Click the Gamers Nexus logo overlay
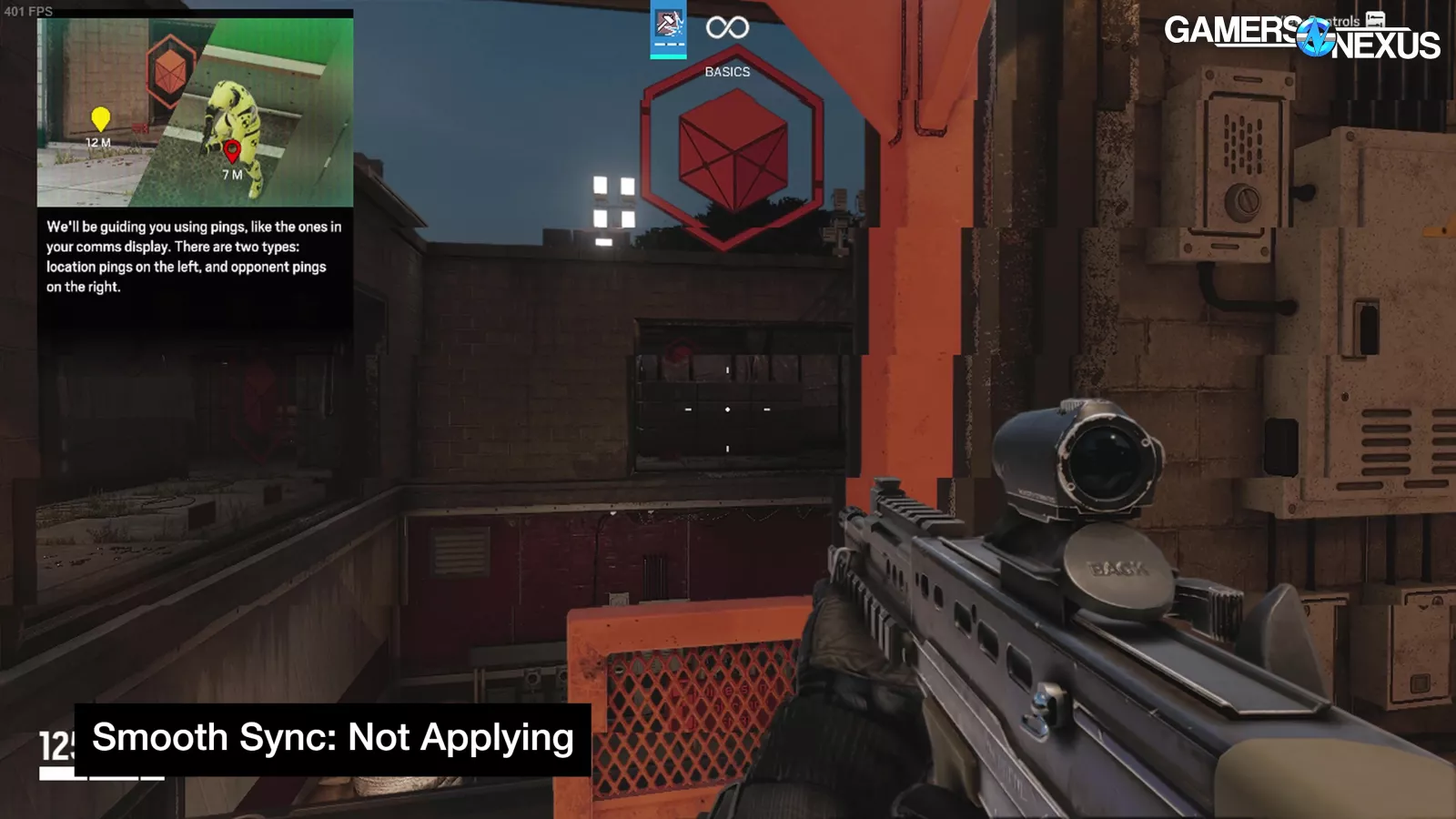The width and height of the screenshot is (1456, 819). click(1300, 37)
